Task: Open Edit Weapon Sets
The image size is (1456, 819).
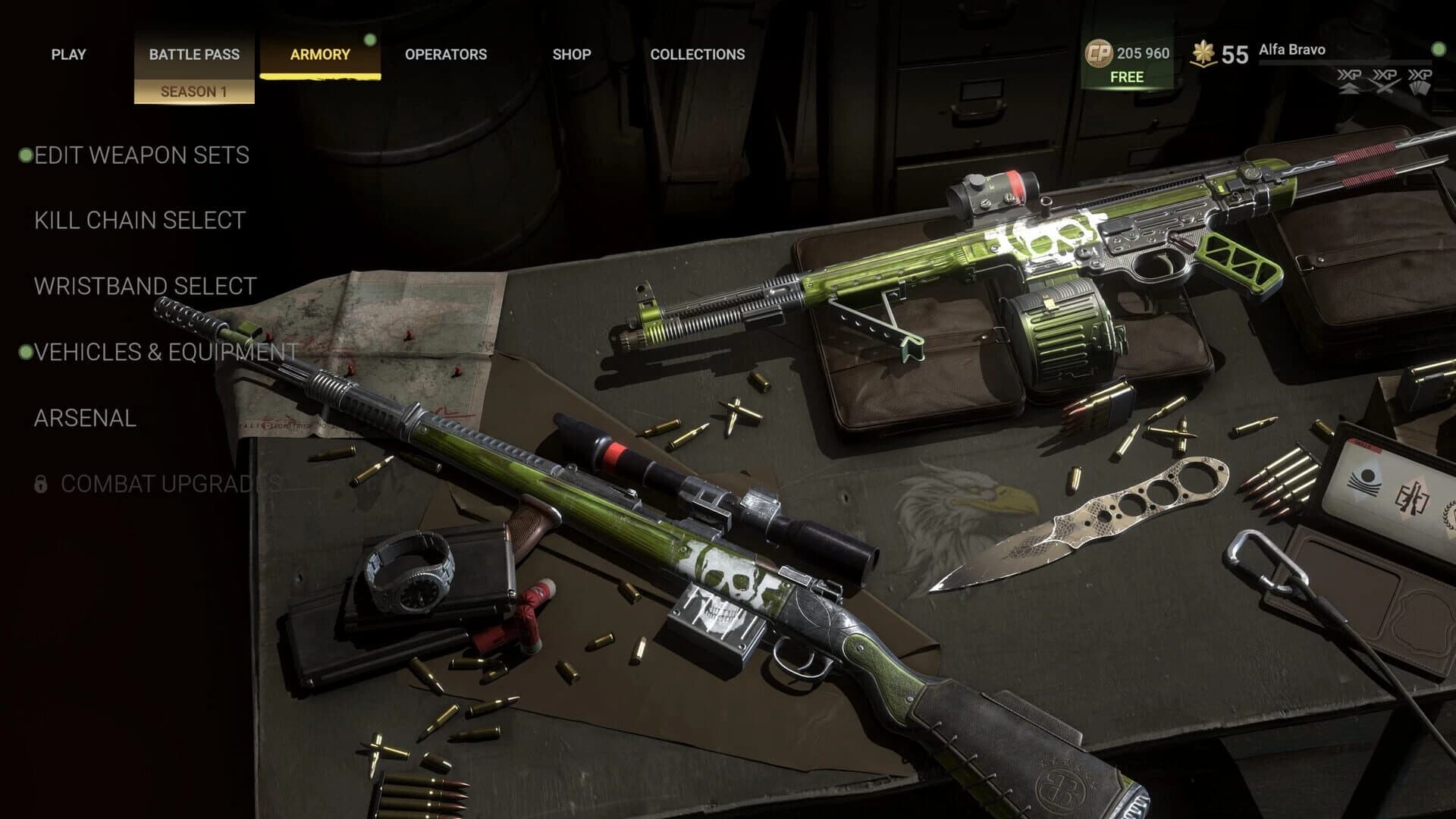Action: point(140,155)
